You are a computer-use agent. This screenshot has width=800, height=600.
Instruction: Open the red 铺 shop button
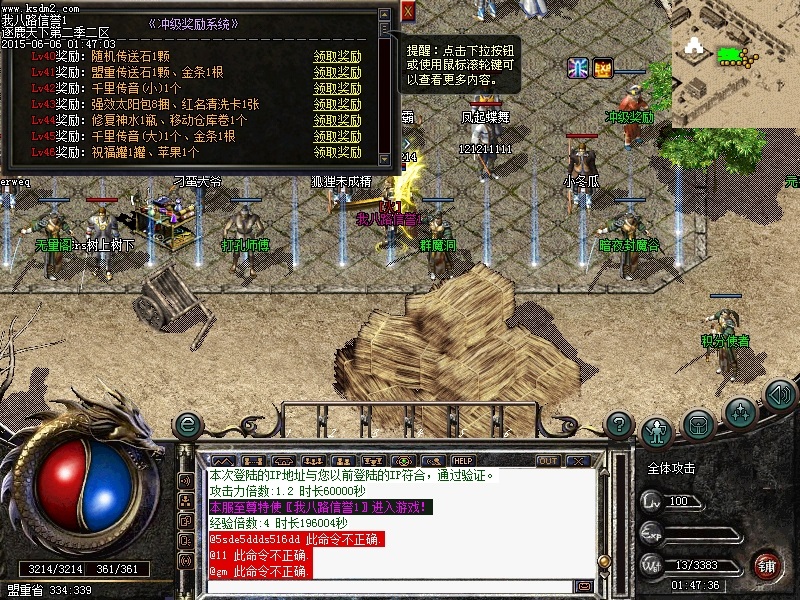click(766, 565)
